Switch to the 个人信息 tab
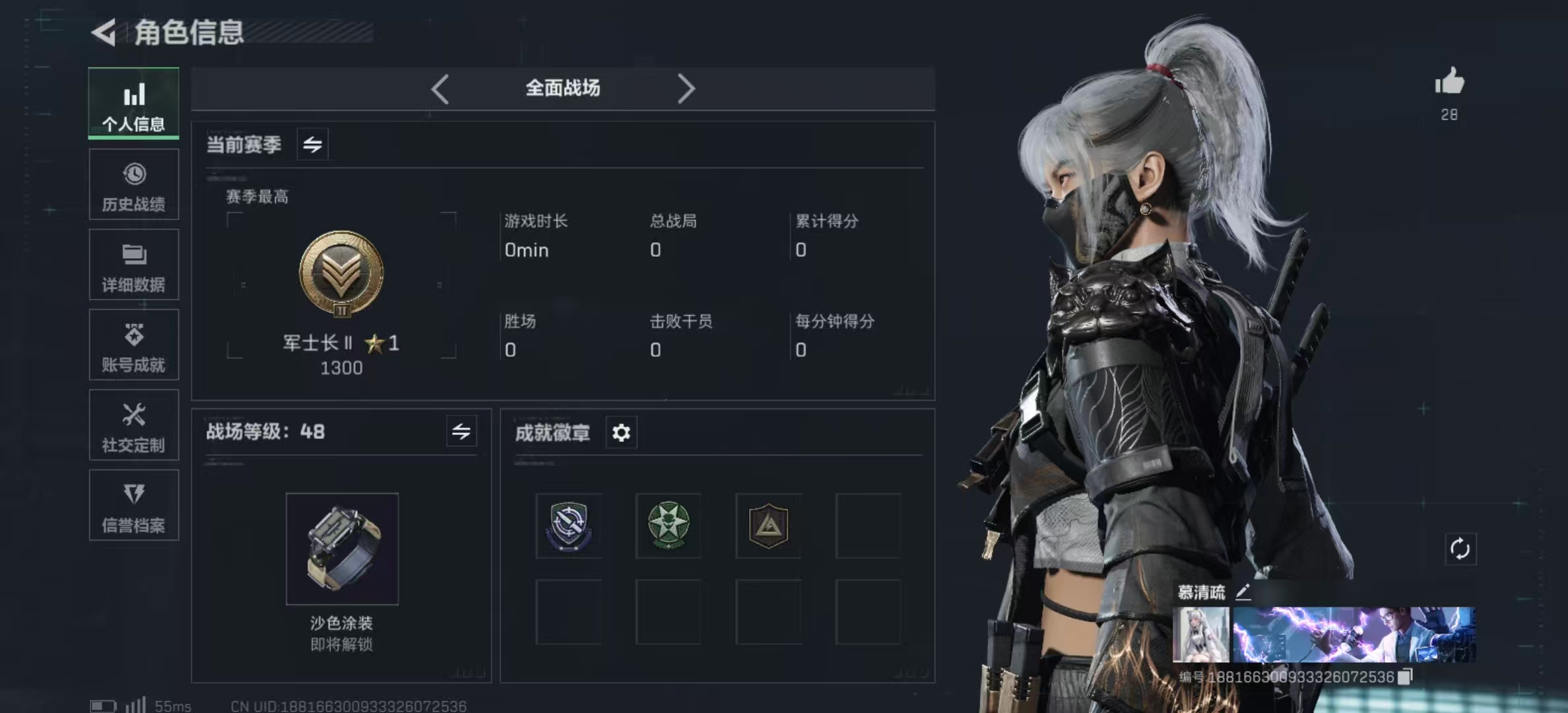This screenshot has height=713, width=1568. pos(134,104)
